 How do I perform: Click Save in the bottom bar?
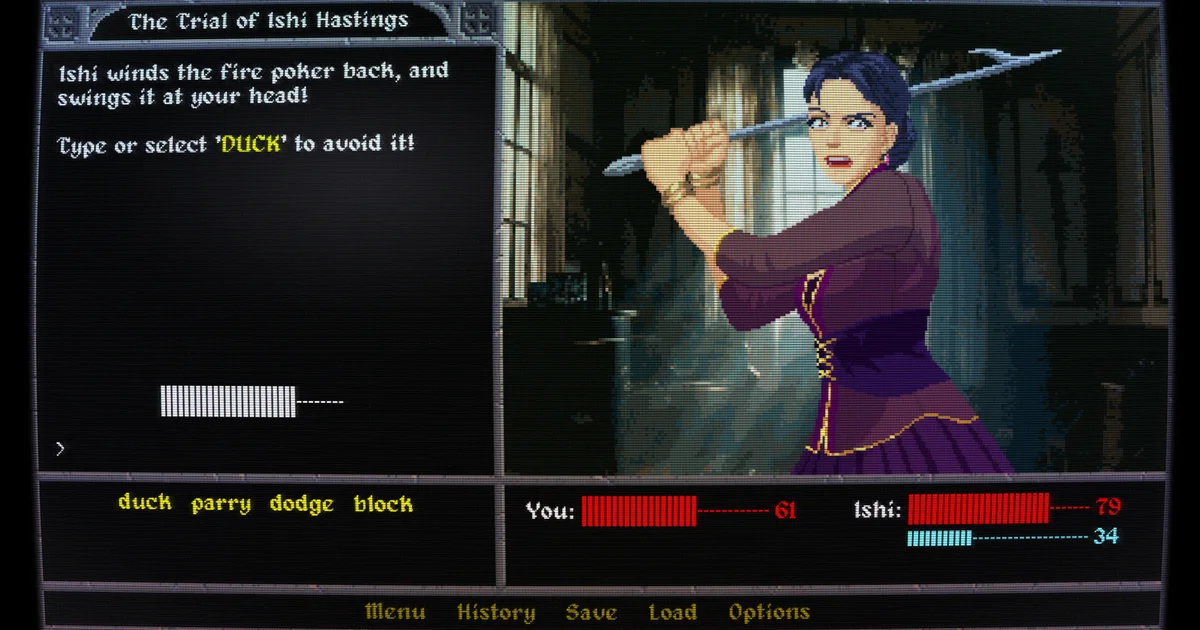click(591, 612)
